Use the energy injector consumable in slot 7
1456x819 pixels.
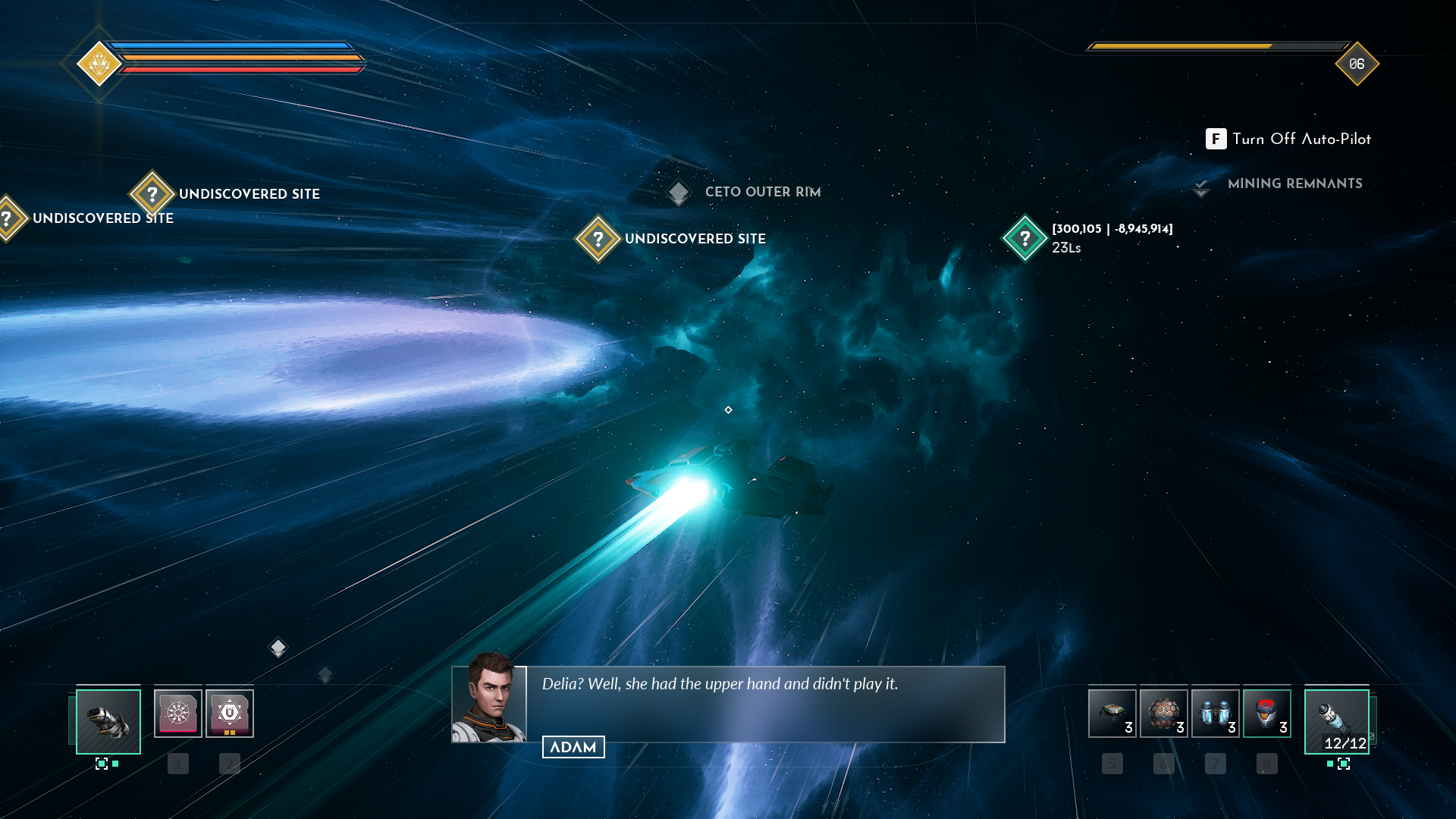pos(1215,714)
